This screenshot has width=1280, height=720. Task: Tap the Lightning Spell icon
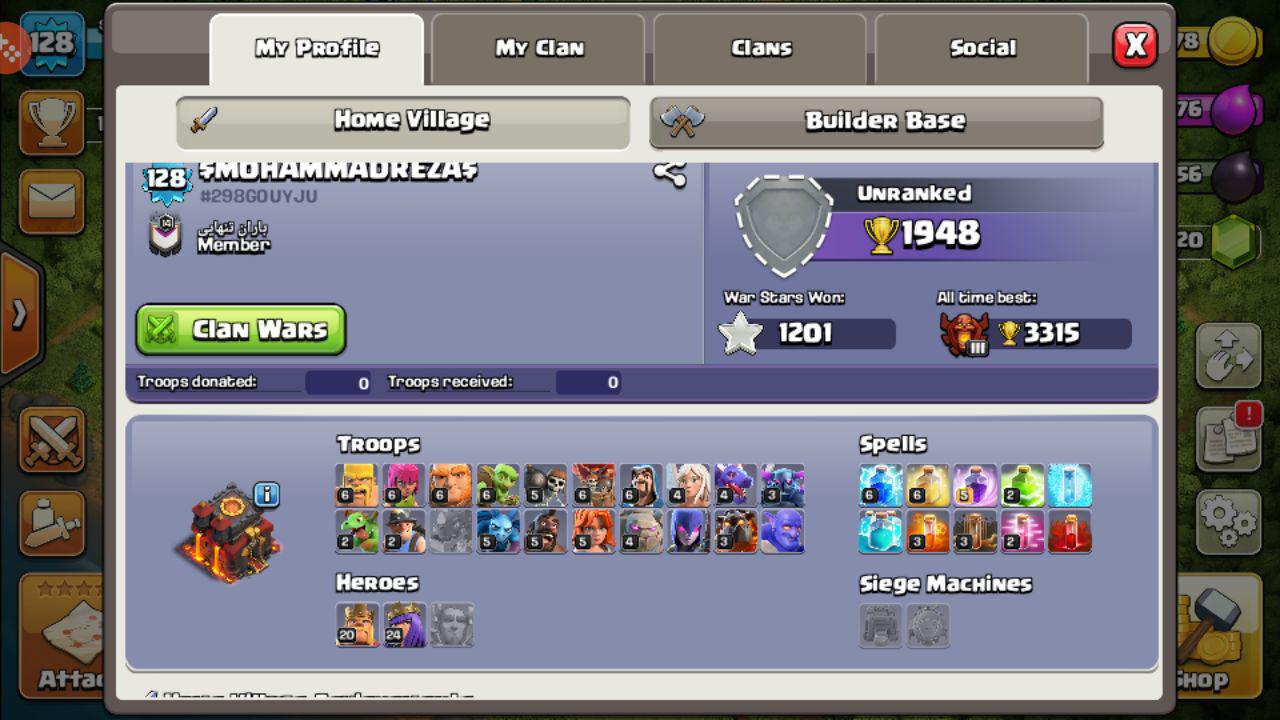pos(880,485)
